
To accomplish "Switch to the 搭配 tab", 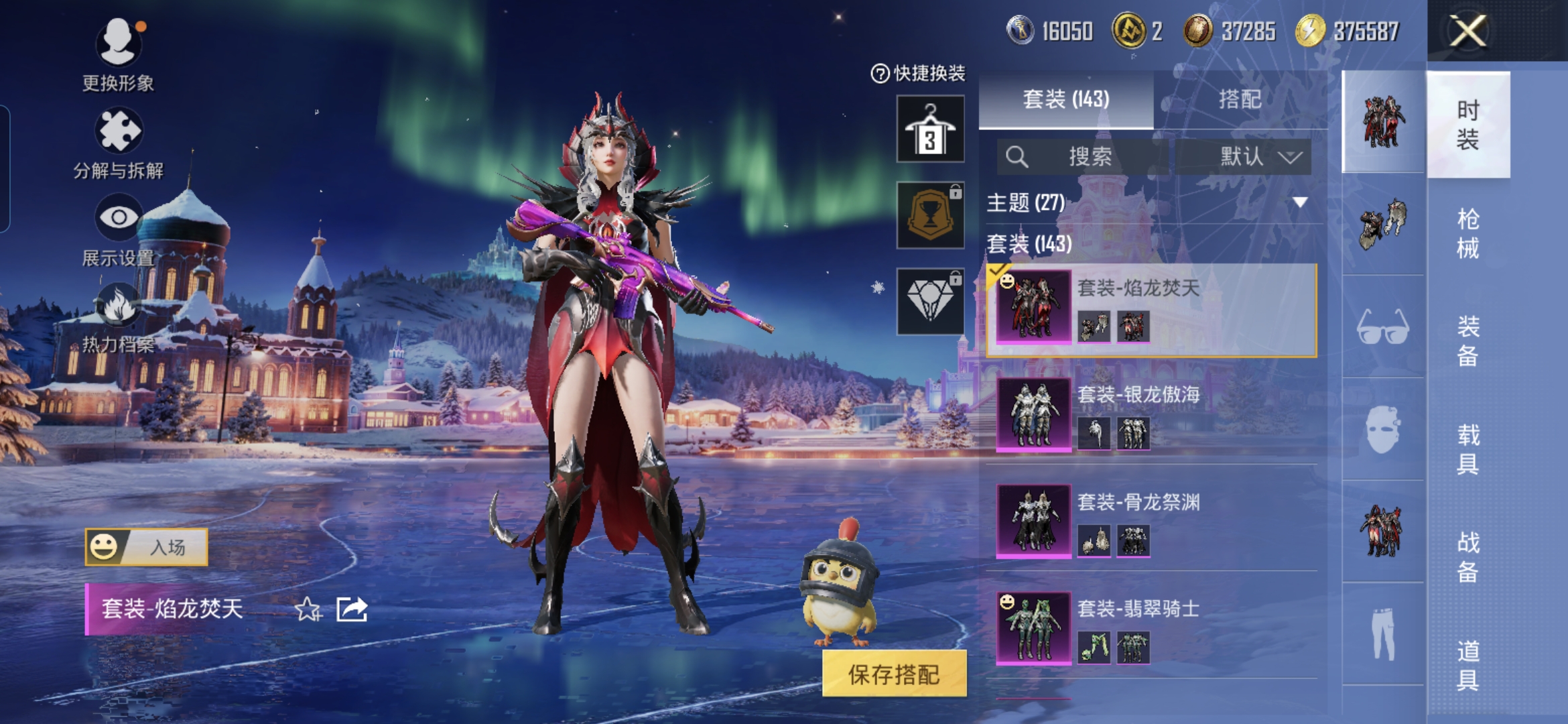I will pos(1240,100).
